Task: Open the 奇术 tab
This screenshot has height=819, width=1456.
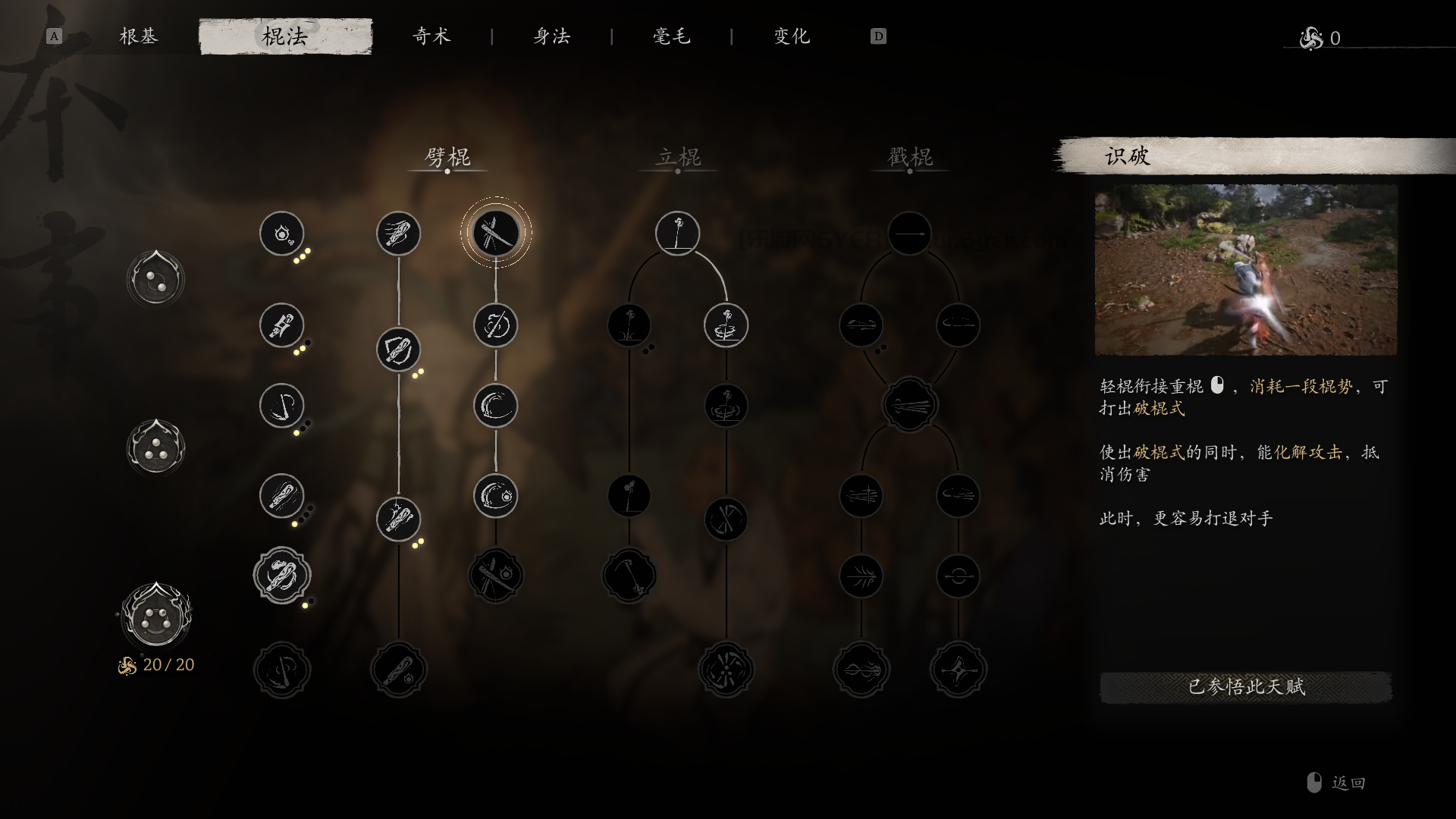Action: 431,36
